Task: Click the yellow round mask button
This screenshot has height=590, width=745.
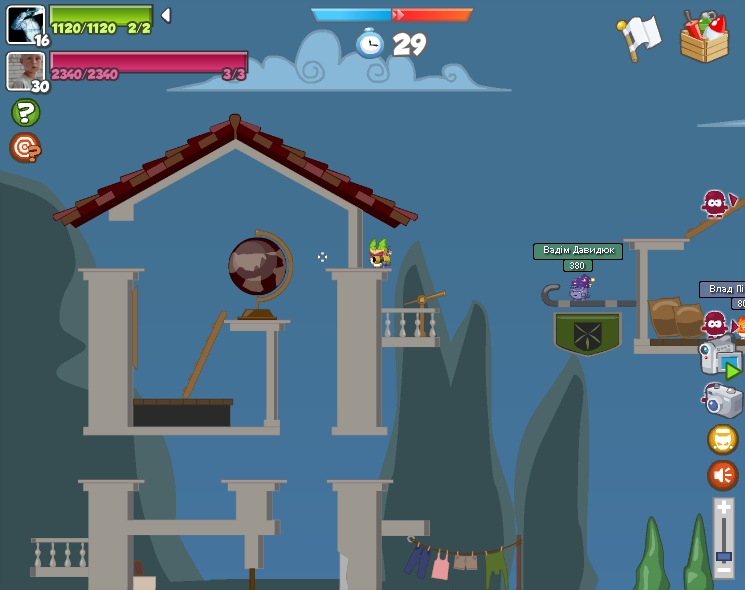Action: (x=722, y=439)
